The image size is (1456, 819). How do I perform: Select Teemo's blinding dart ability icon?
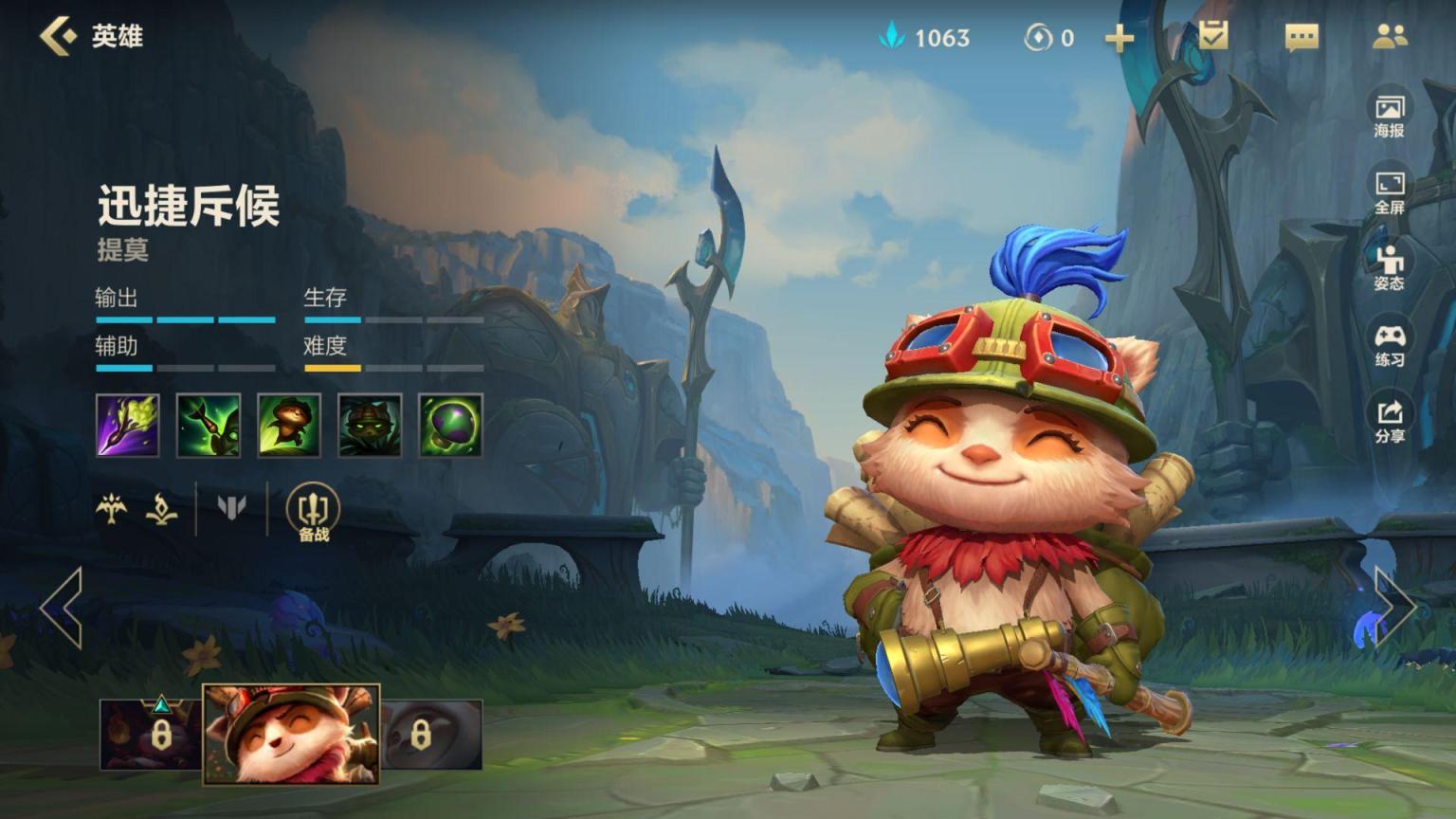point(209,426)
